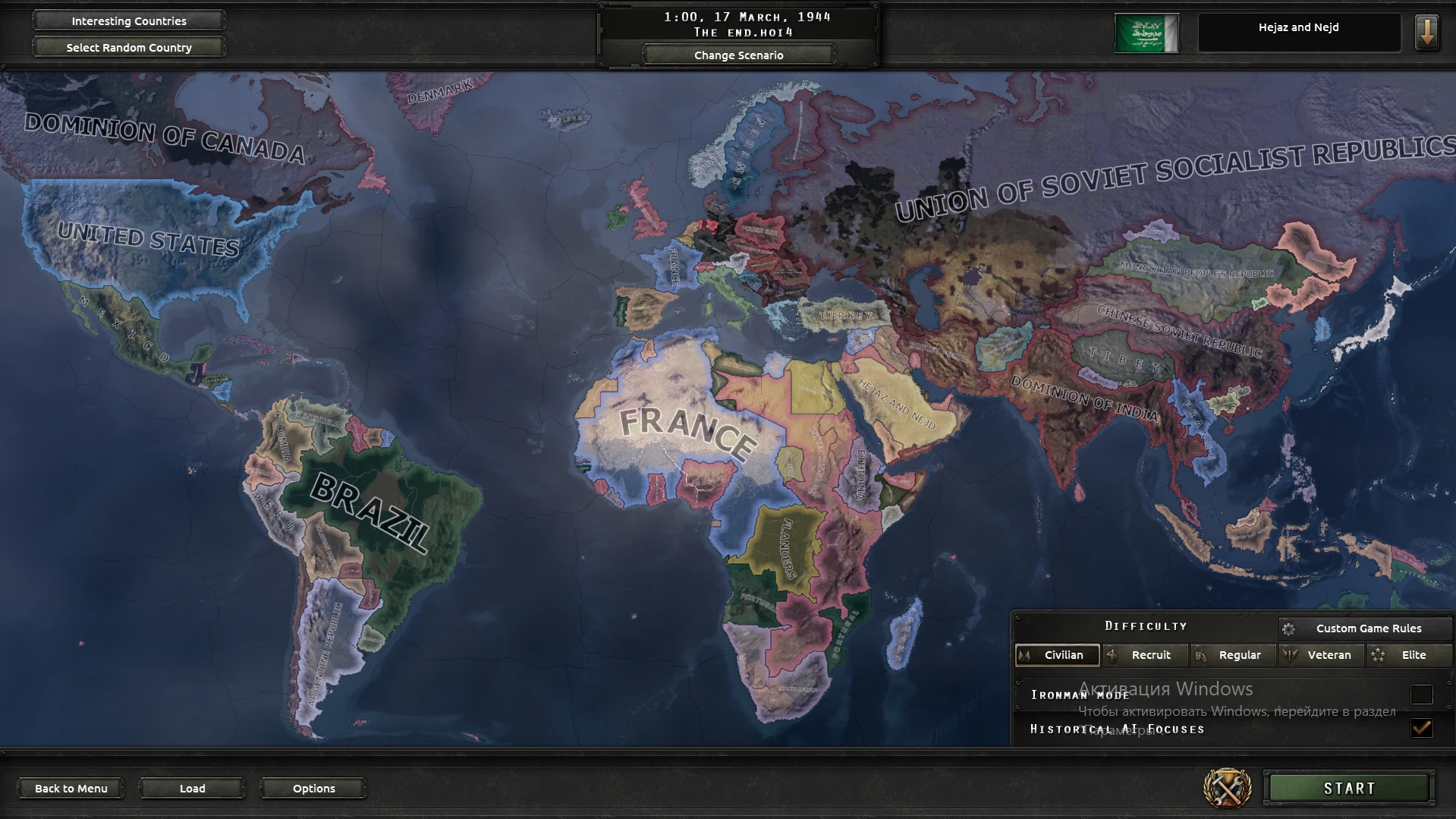Switch difficulty from Civilian to Veteran
Screen dimensions: 1456x819
click(x=1322, y=655)
